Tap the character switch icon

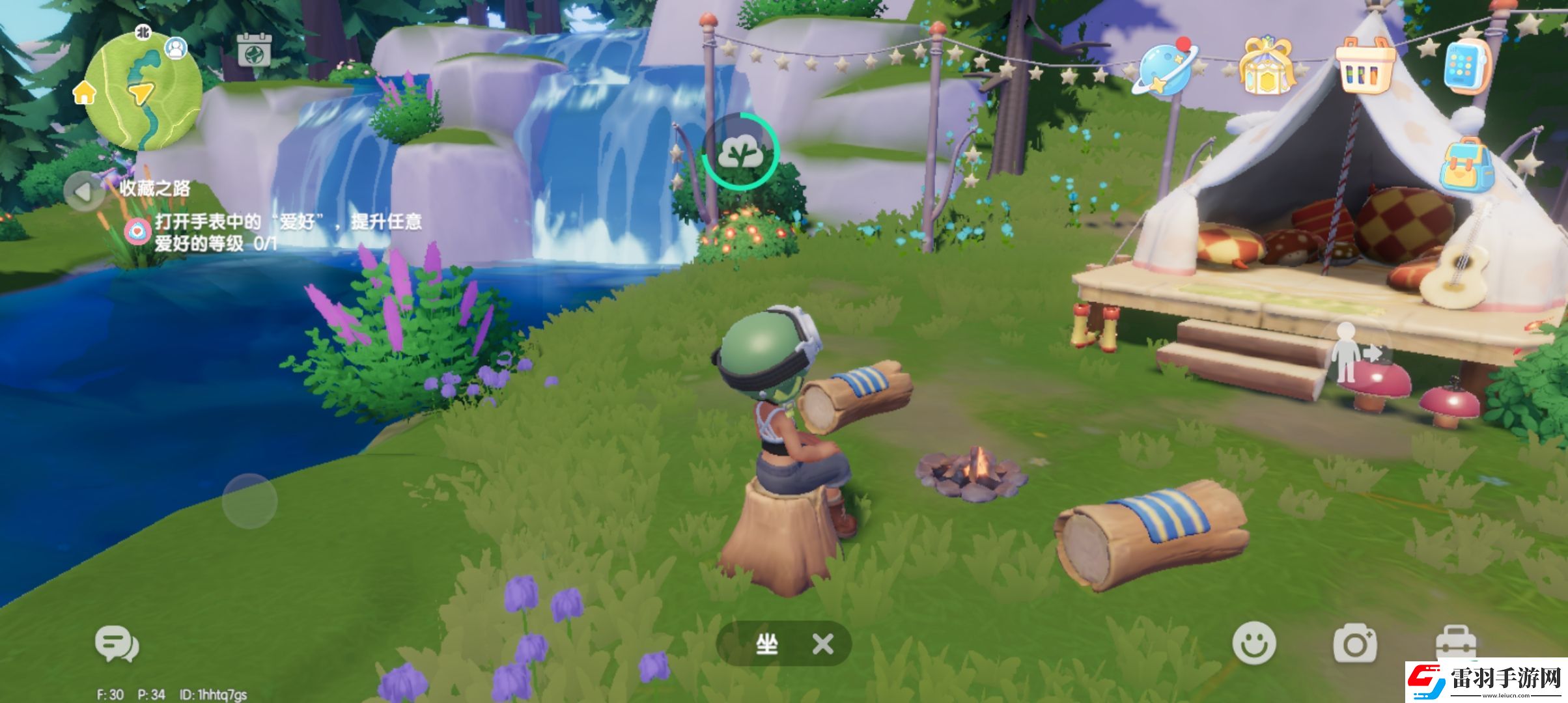point(1354,352)
